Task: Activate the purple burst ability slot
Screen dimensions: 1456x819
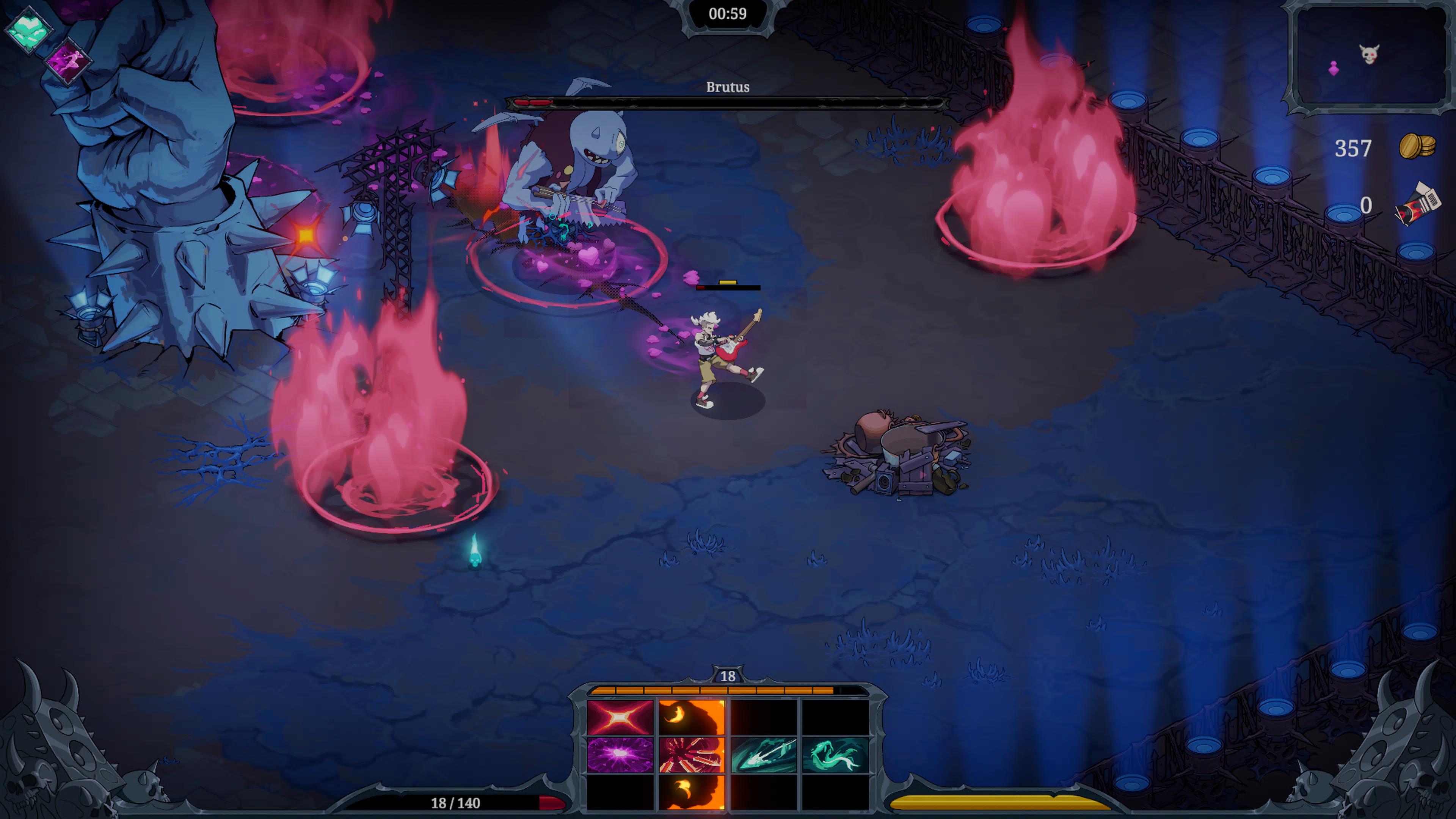Action: tap(620, 754)
